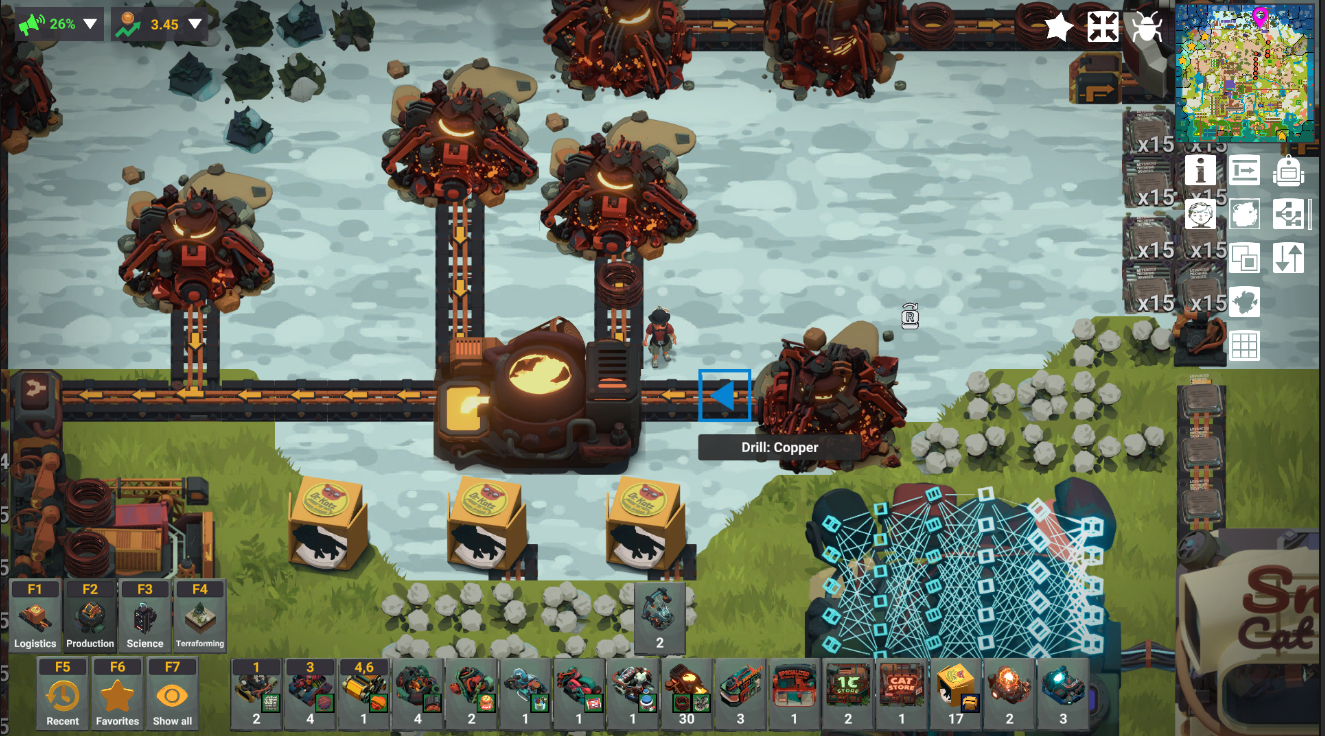
Task: Click the character face portrait icon
Action: tap(1200, 214)
